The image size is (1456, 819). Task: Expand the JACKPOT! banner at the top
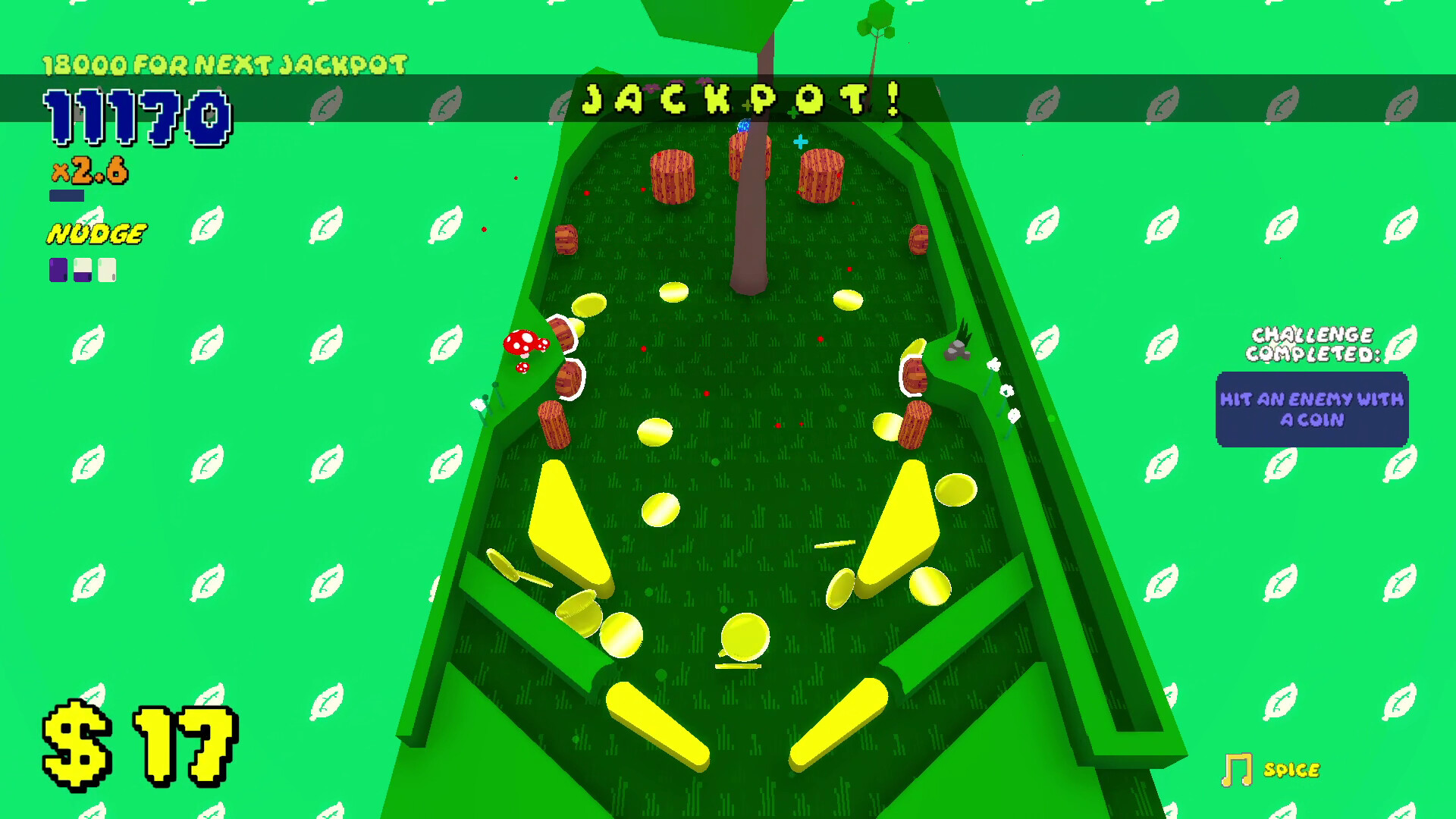743,99
